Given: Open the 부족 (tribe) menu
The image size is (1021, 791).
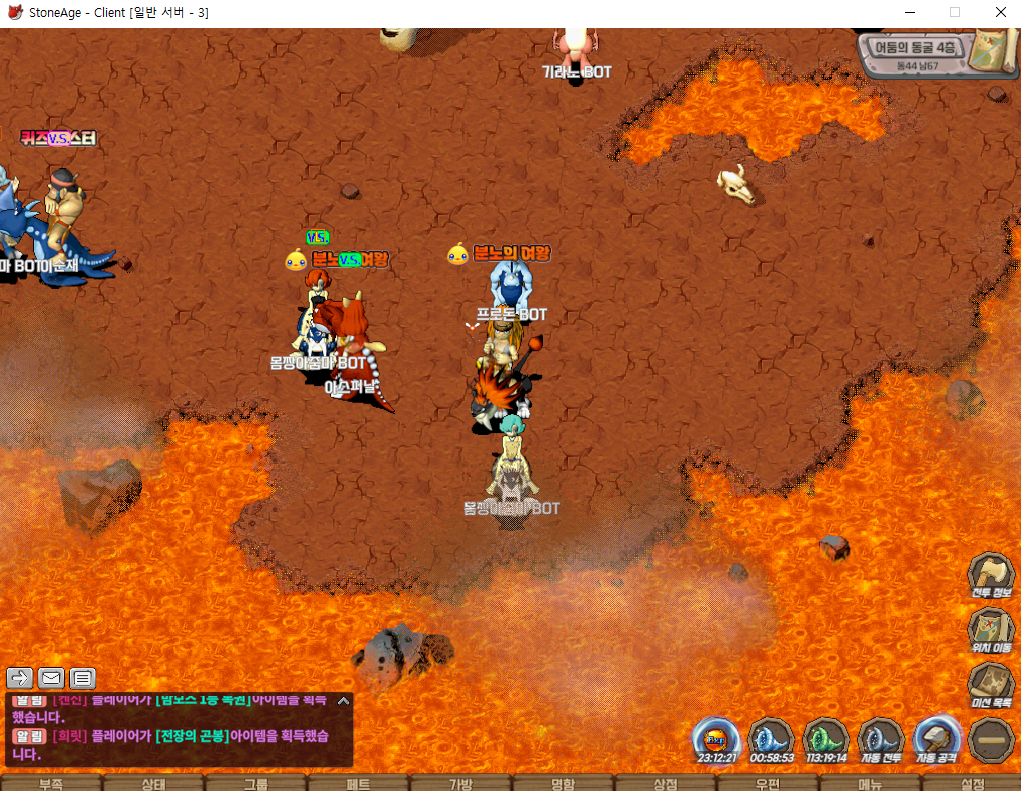Looking at the screenshot, I should pyautogui.click(x=51, y=784).
